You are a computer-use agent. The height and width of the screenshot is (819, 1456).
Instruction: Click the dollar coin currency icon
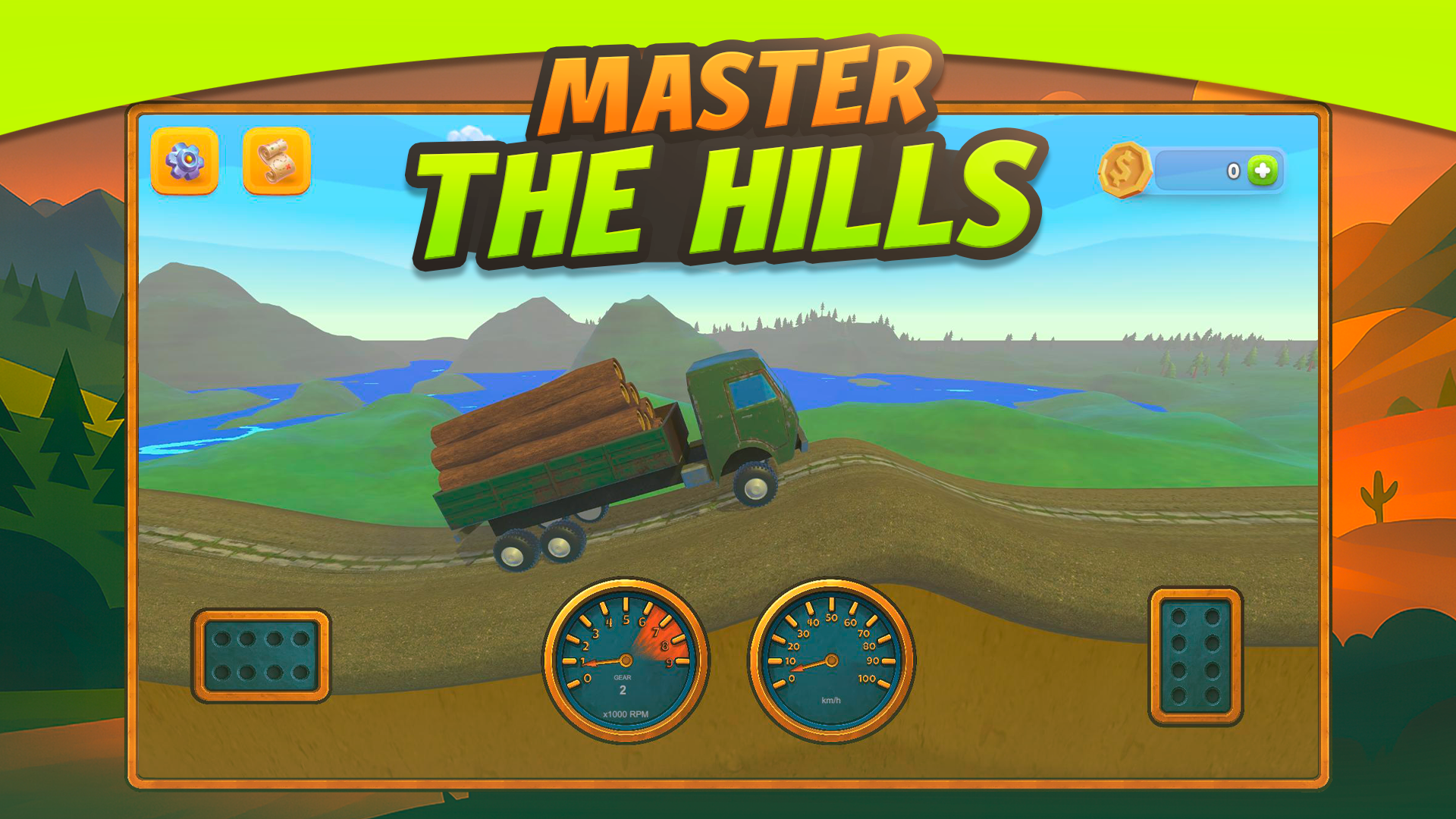(x=1125, y=171)
